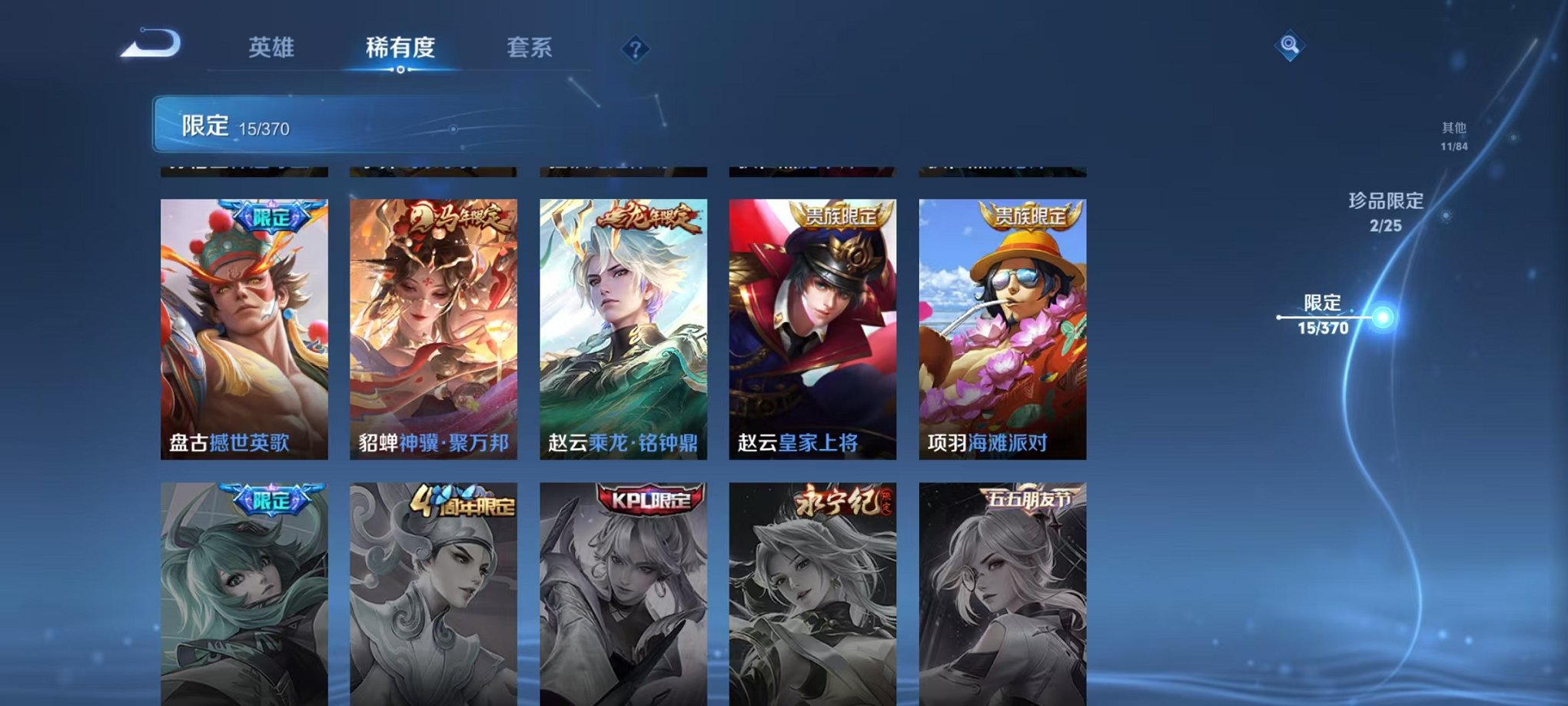Switch to the 英雄 tab
The width and height of the screenshot is (1568, 706).
click(271, 48)
